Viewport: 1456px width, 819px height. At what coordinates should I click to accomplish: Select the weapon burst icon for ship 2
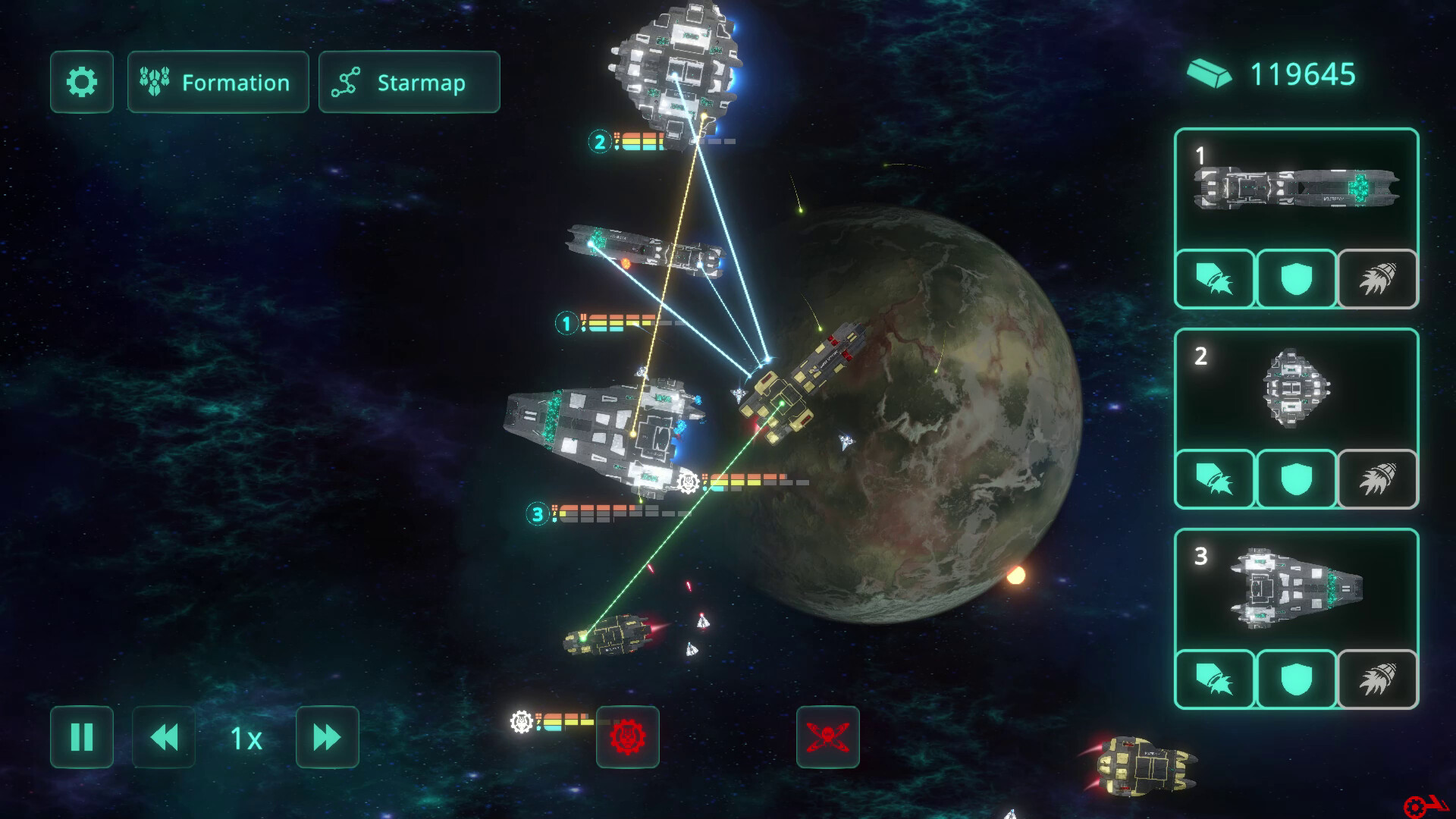pos(1214,479)
